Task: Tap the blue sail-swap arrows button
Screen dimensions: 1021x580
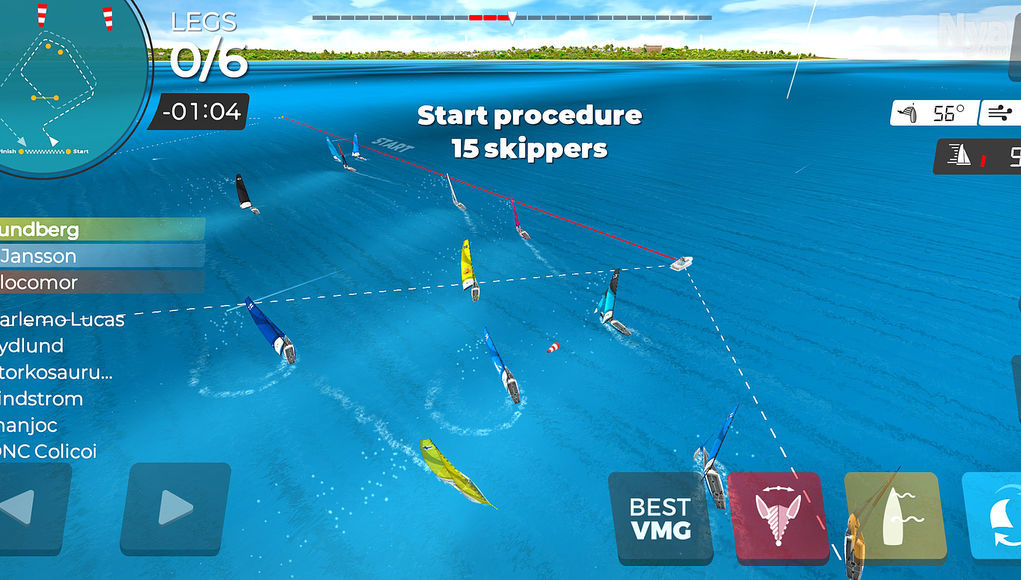Action: [994, 518]
